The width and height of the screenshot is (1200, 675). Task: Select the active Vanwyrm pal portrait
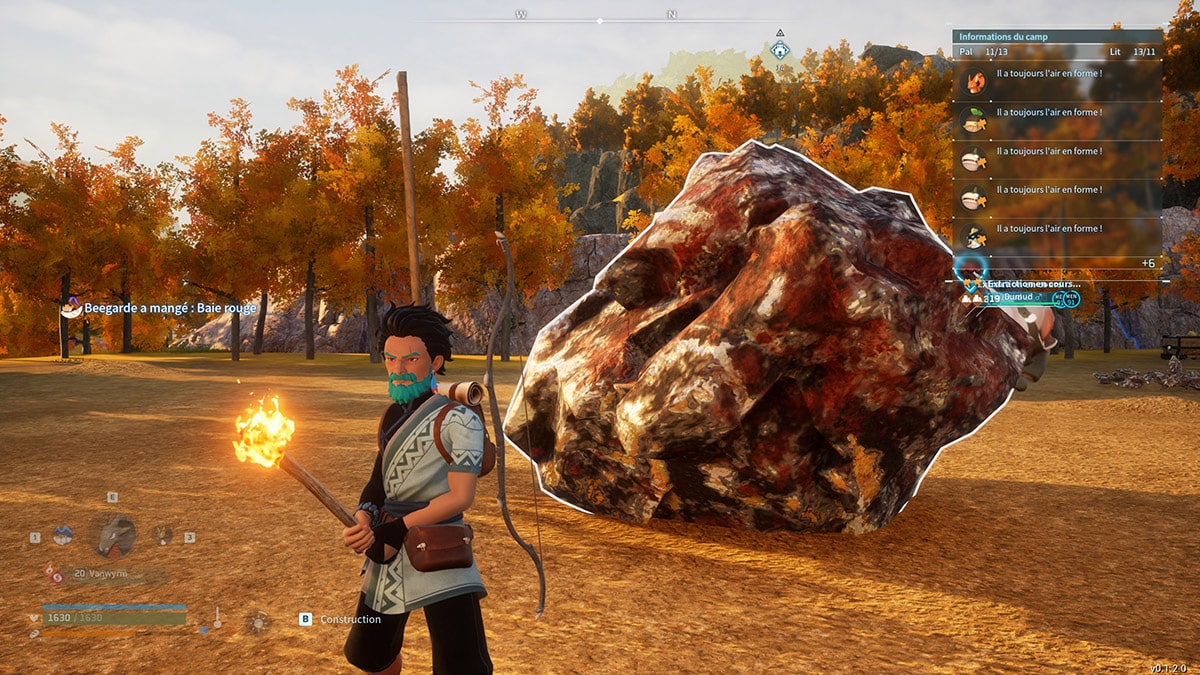115,537
